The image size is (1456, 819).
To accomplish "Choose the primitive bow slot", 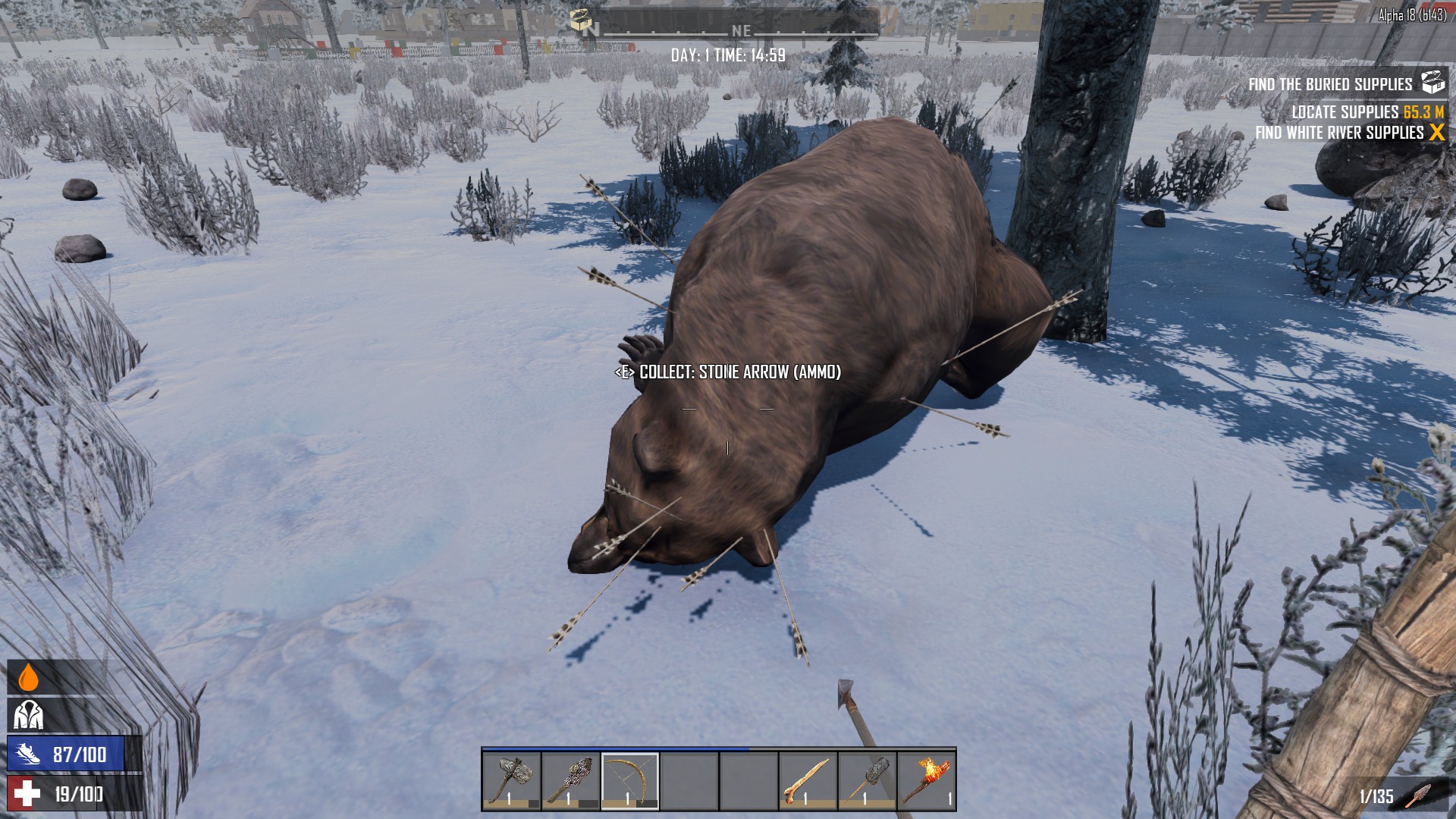I will point(630,780).
